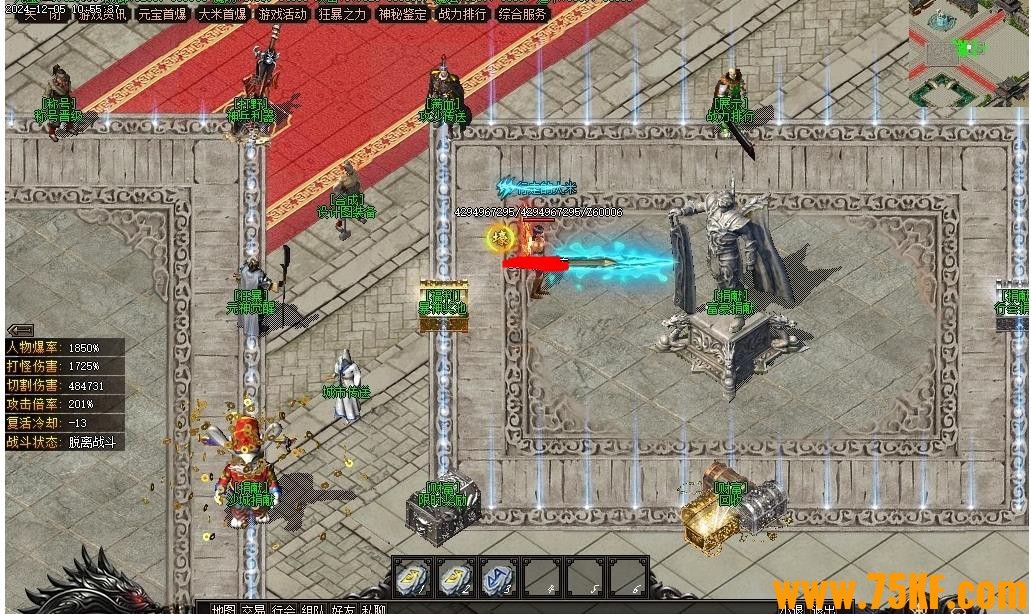The image size is (1031, 614).
Task: Open the 元宝首爆 menu entry
Action: coord(162,14)
